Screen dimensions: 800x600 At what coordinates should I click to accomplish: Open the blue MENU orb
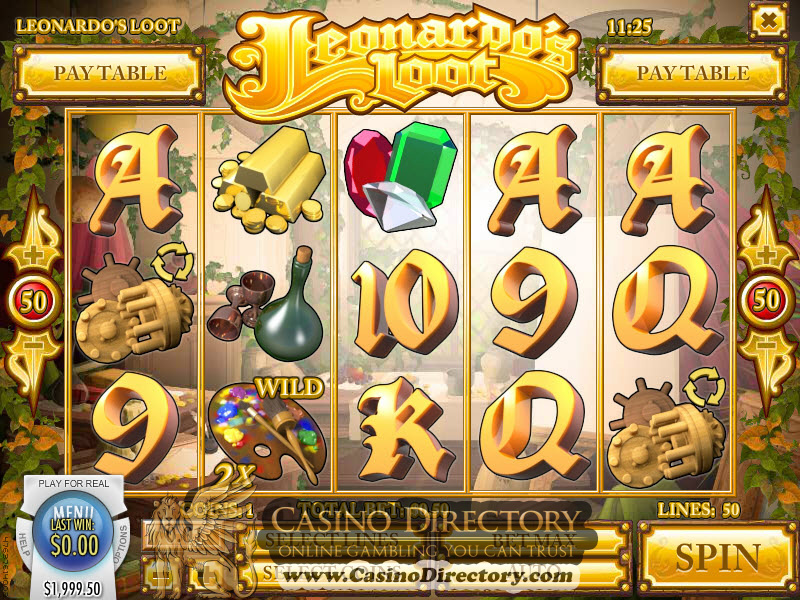(x=74, y=528)
